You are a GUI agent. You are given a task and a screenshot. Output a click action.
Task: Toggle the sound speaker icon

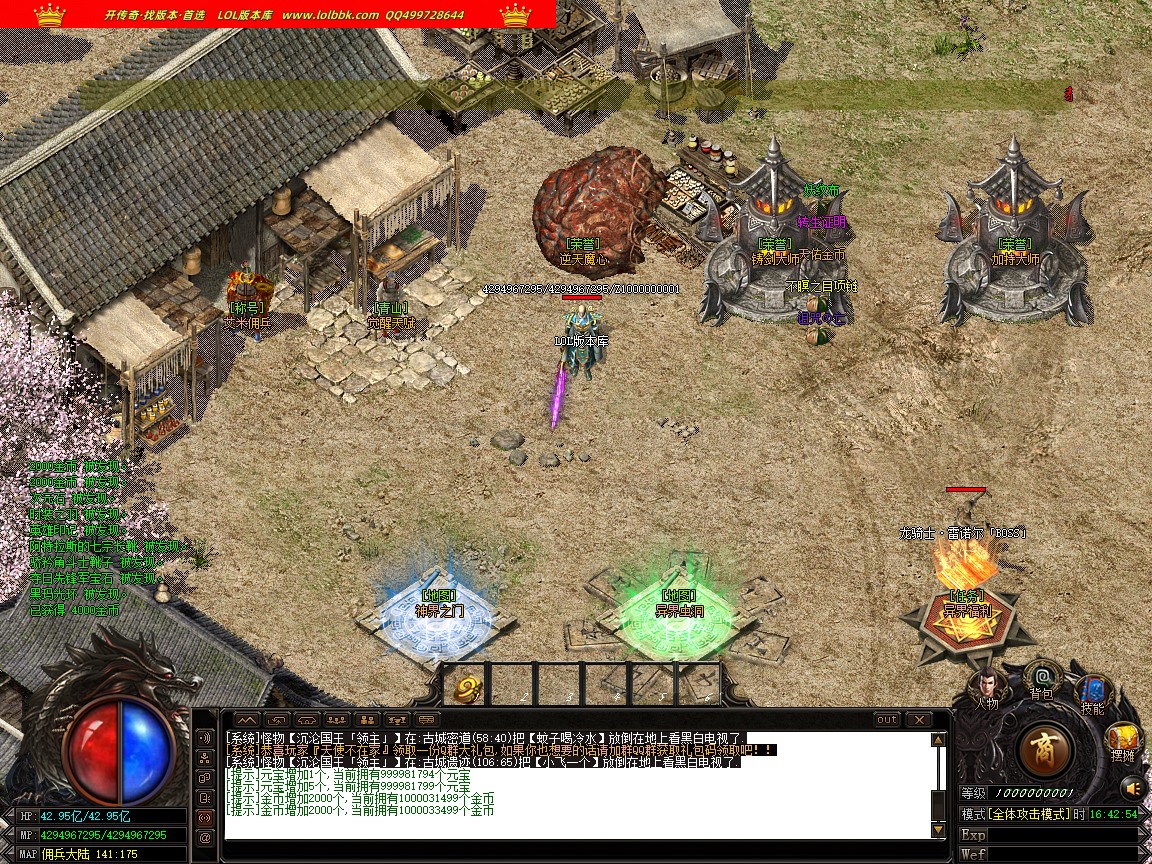[1132, 787]
